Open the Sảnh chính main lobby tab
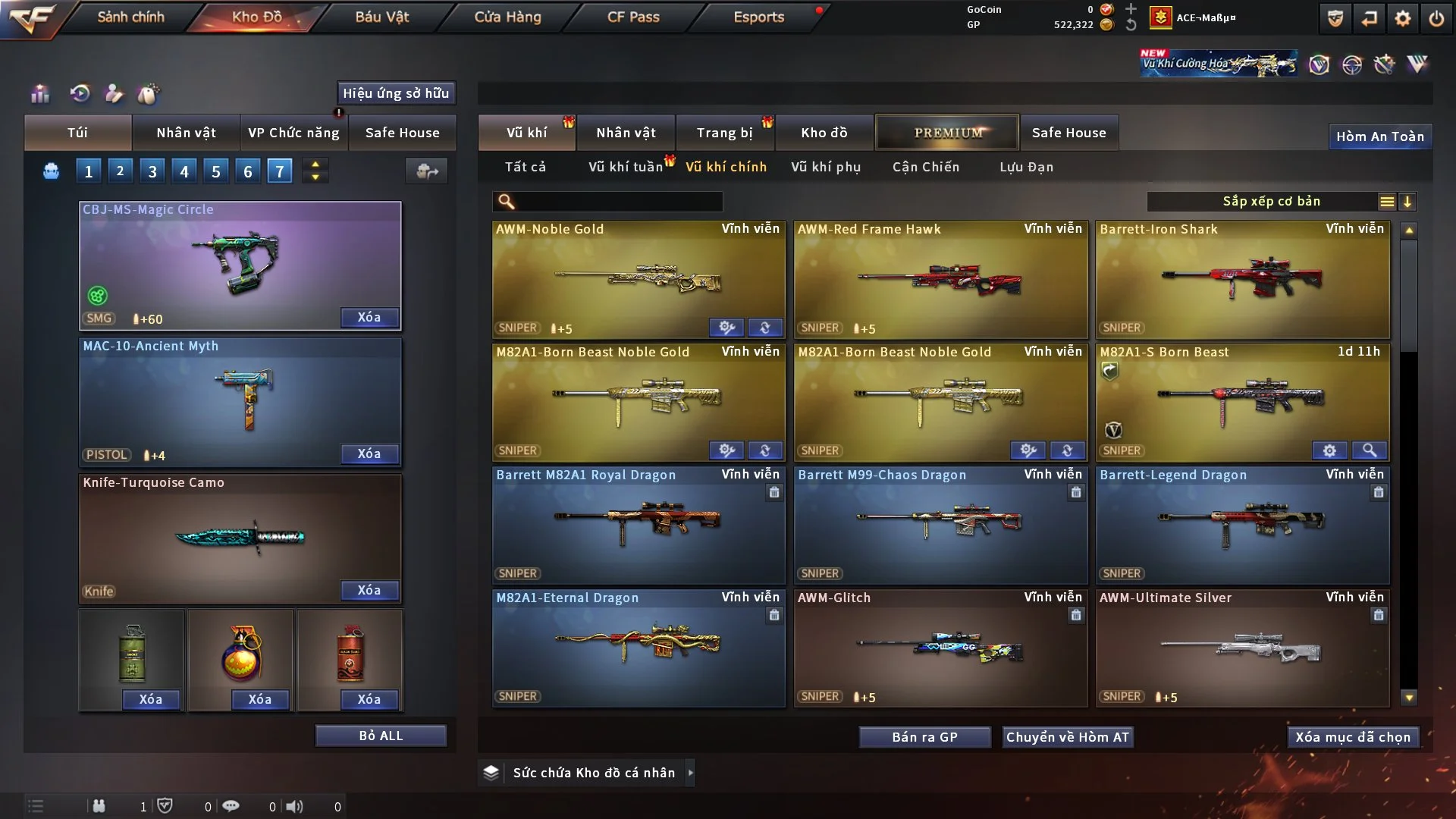 130,17
